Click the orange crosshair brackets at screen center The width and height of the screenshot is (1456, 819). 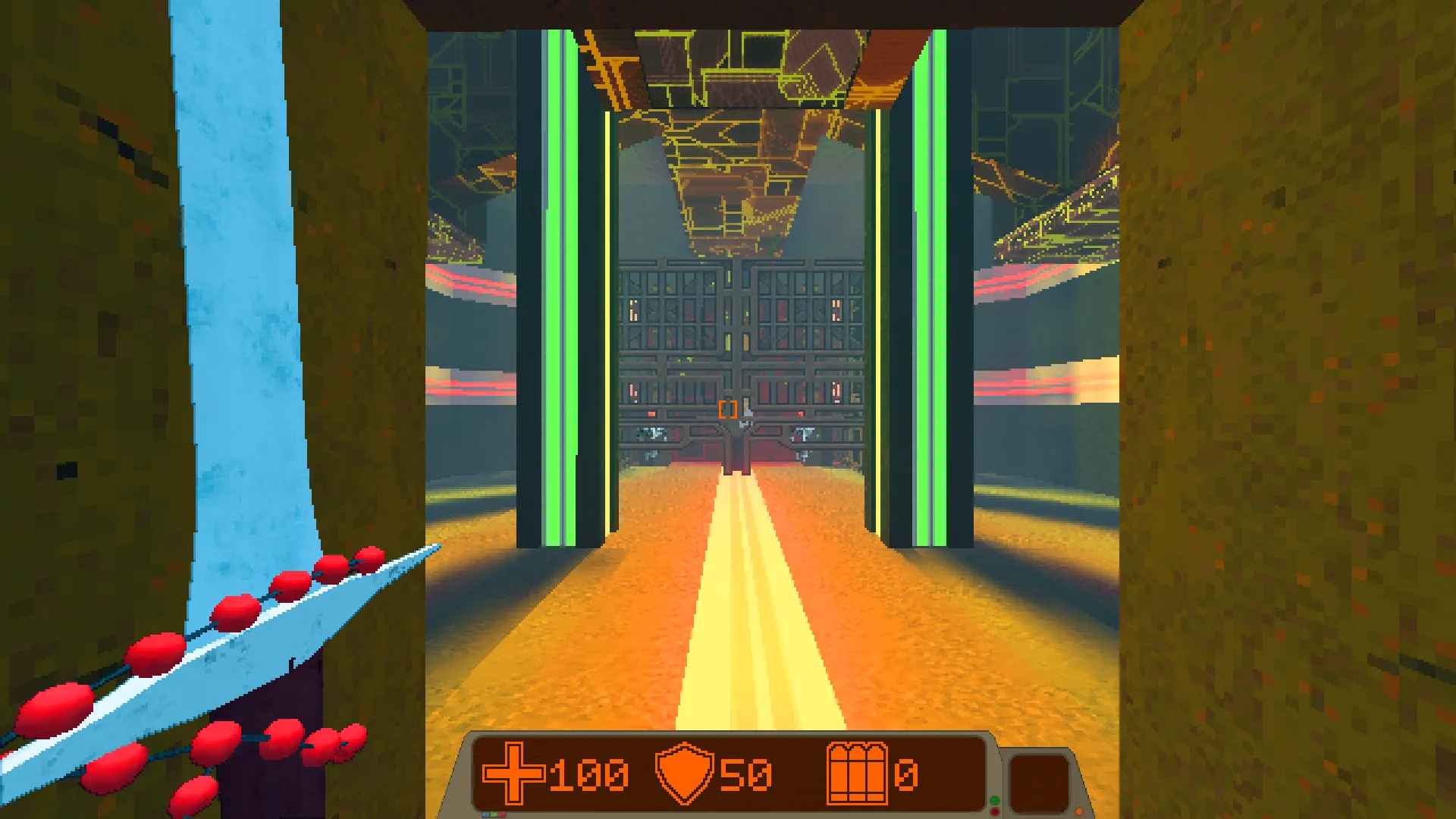point(729,409)
